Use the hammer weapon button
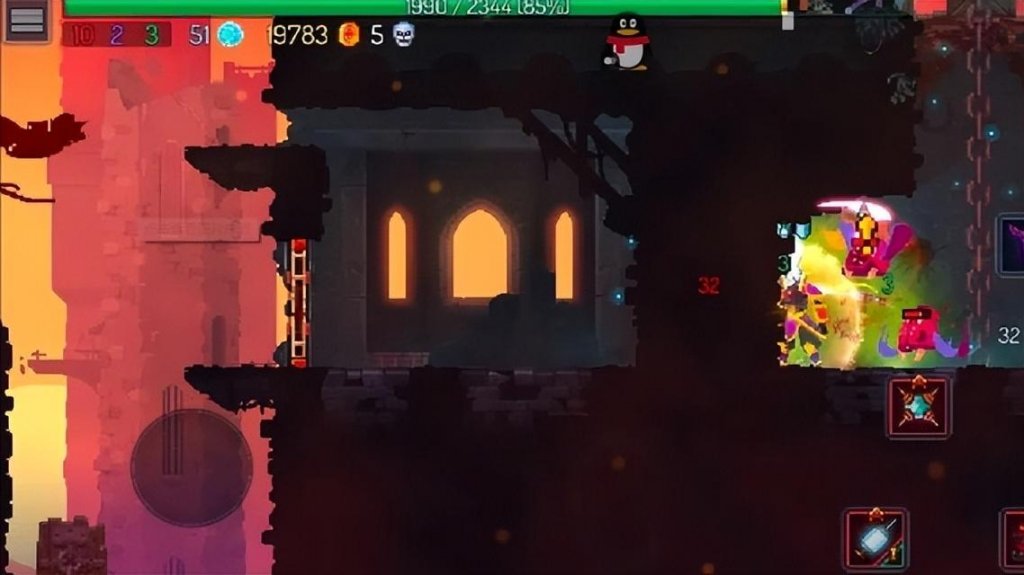This screenshot has height=575, width=1024. coord(875,540)
